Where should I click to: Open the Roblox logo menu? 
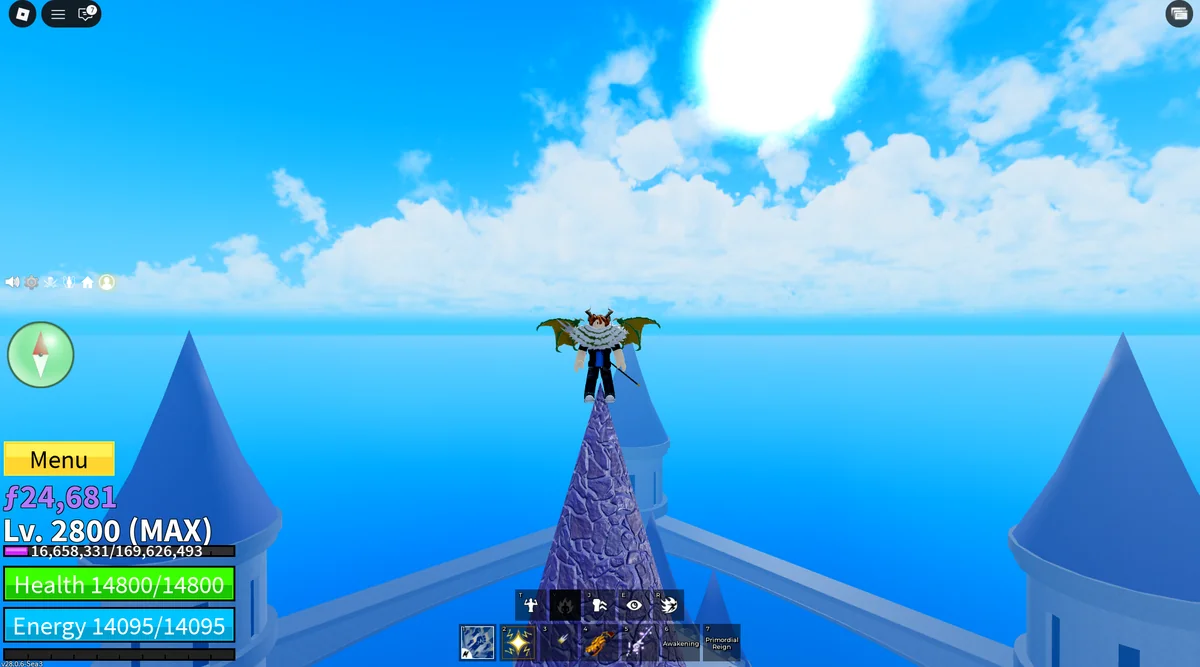tap(22, 14)
